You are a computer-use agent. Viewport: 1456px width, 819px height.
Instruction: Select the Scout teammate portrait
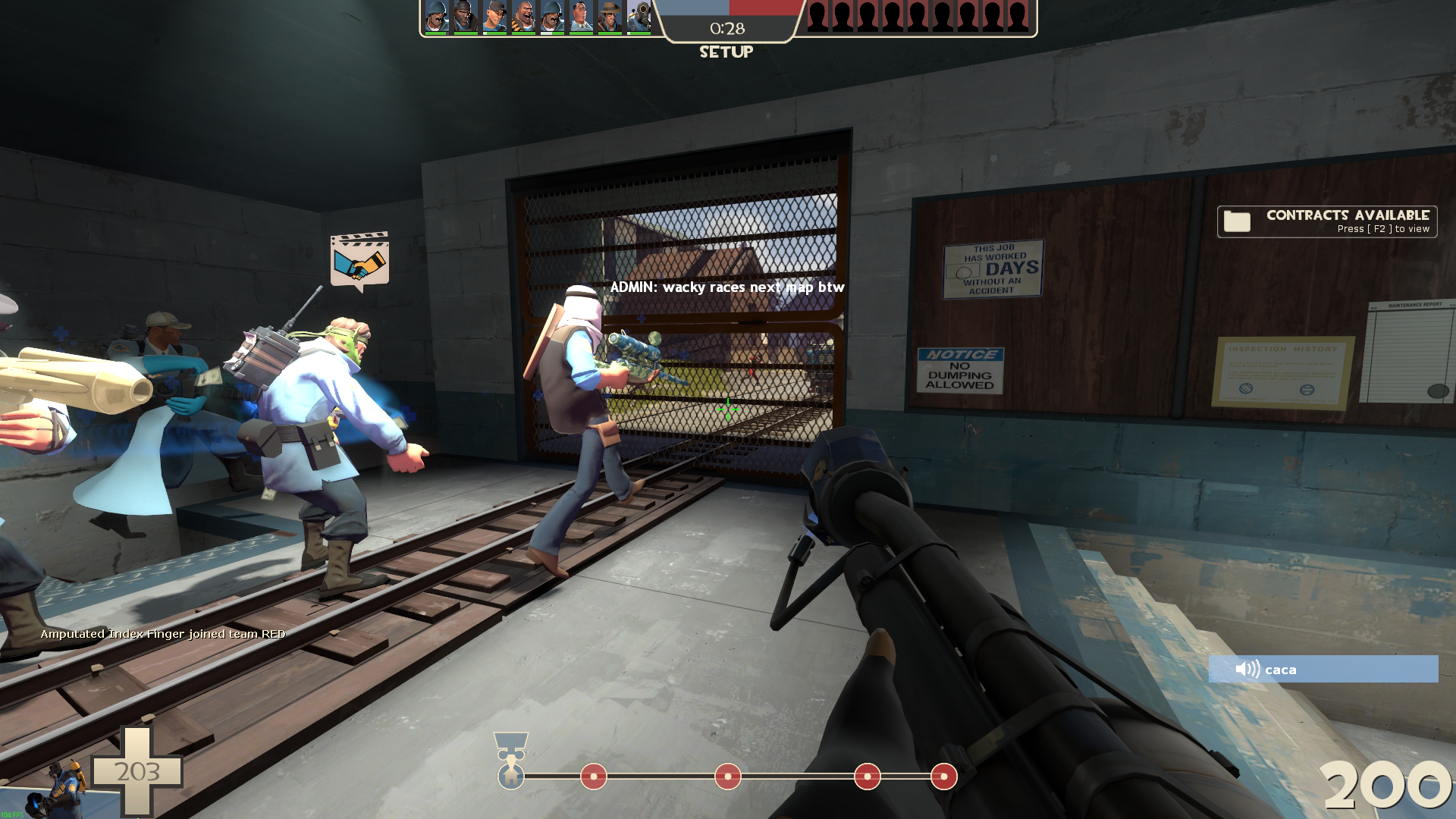(x=494, y=17)
